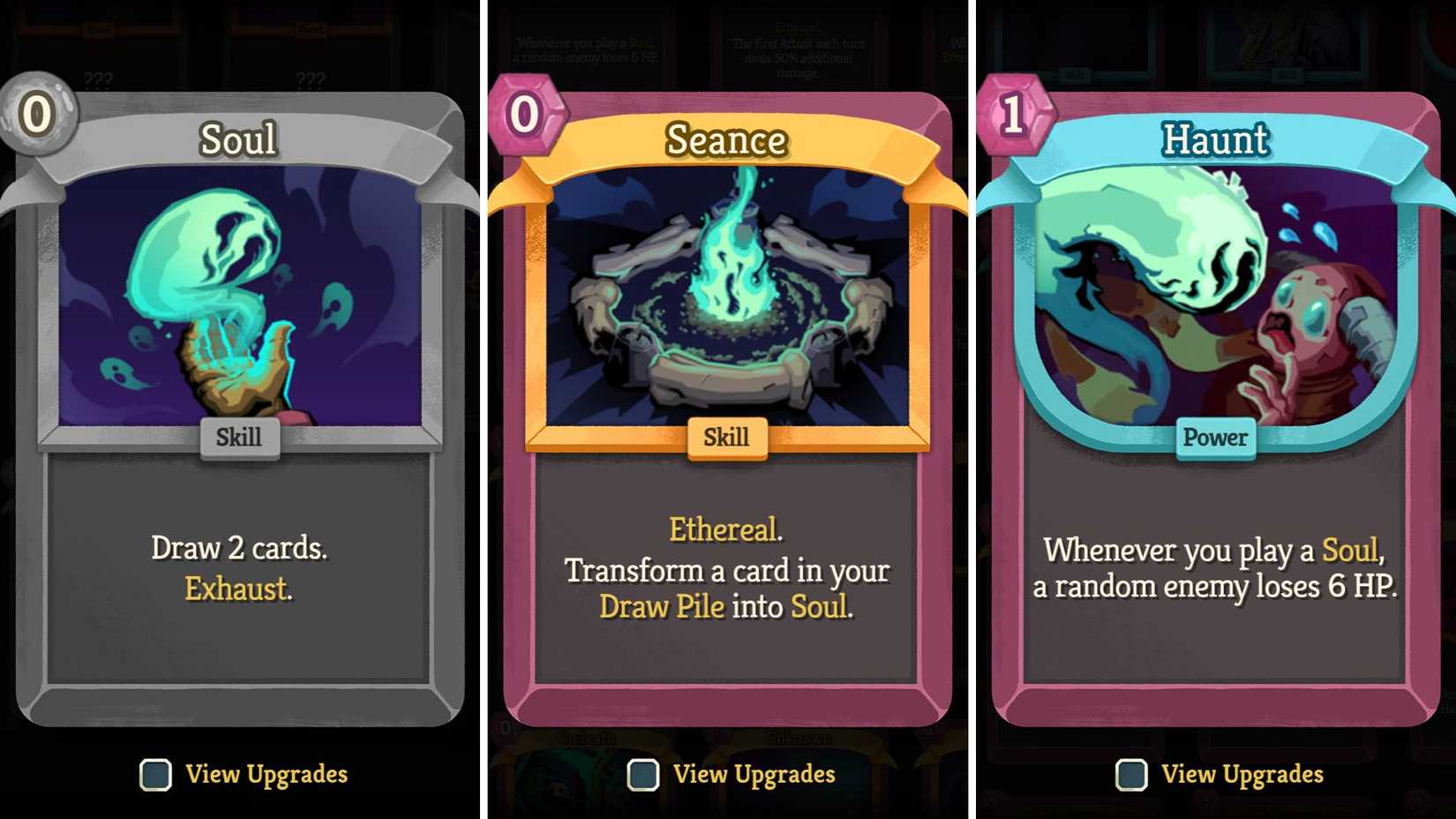Screen dimensions: 1456x819
Task: Check View Upgrades under the Seance card
Action: [642, 777]
